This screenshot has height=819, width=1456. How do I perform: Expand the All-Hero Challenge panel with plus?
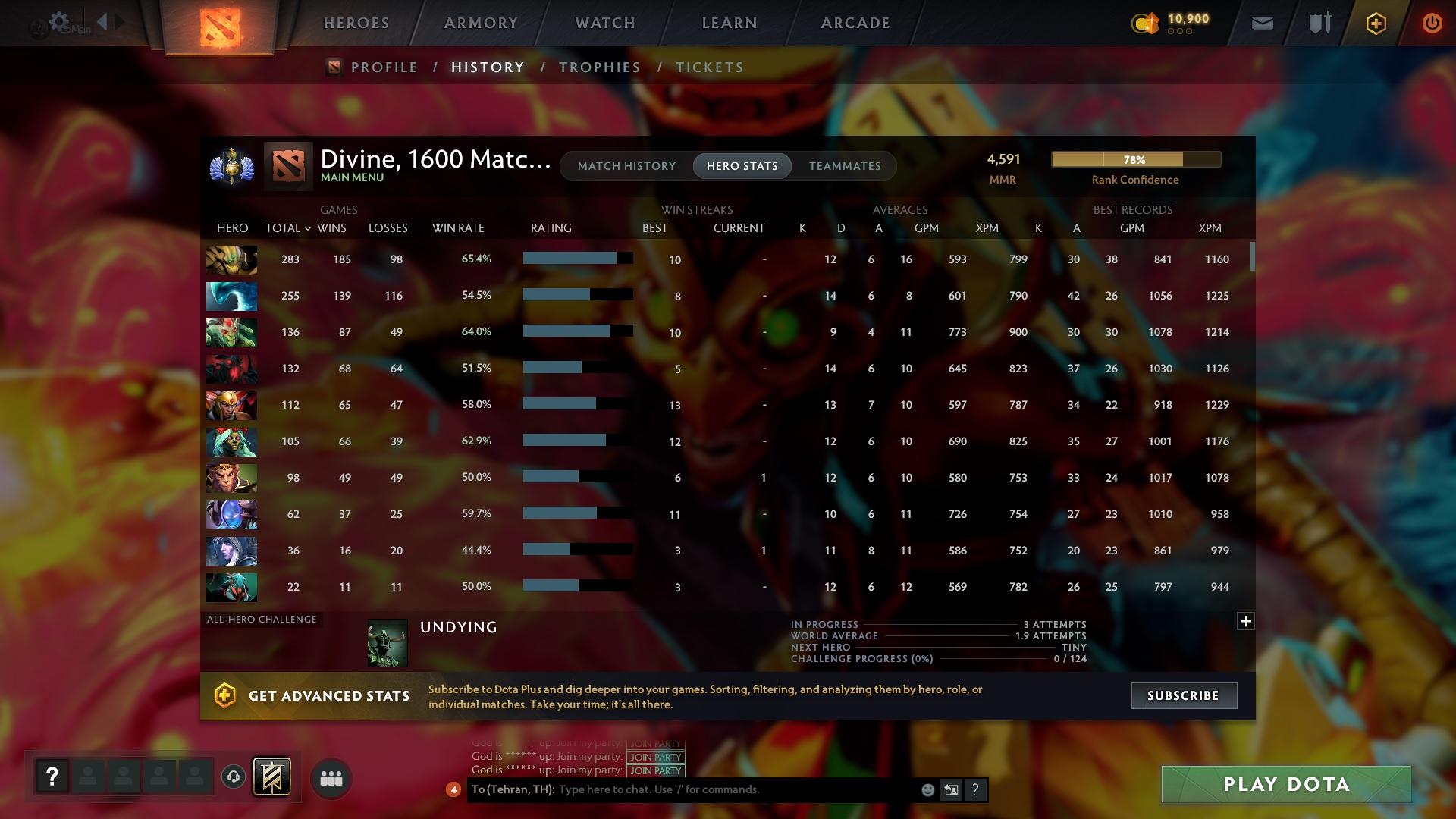[x=1245, y=621]
